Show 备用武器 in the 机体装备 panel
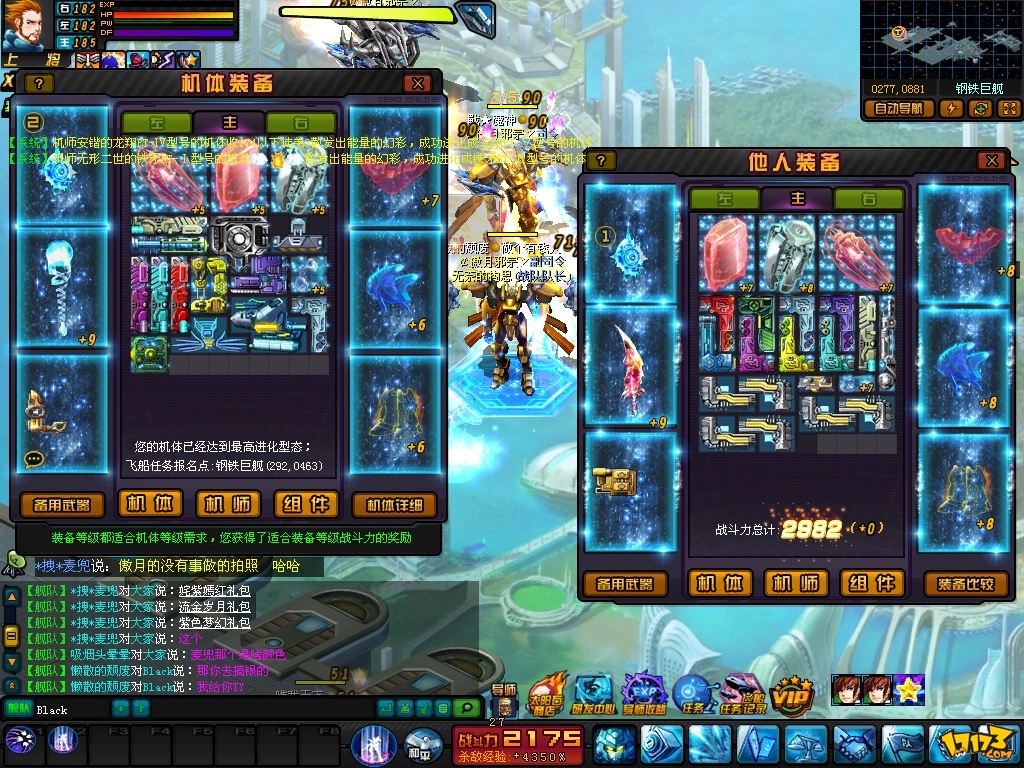 (62, 505)
